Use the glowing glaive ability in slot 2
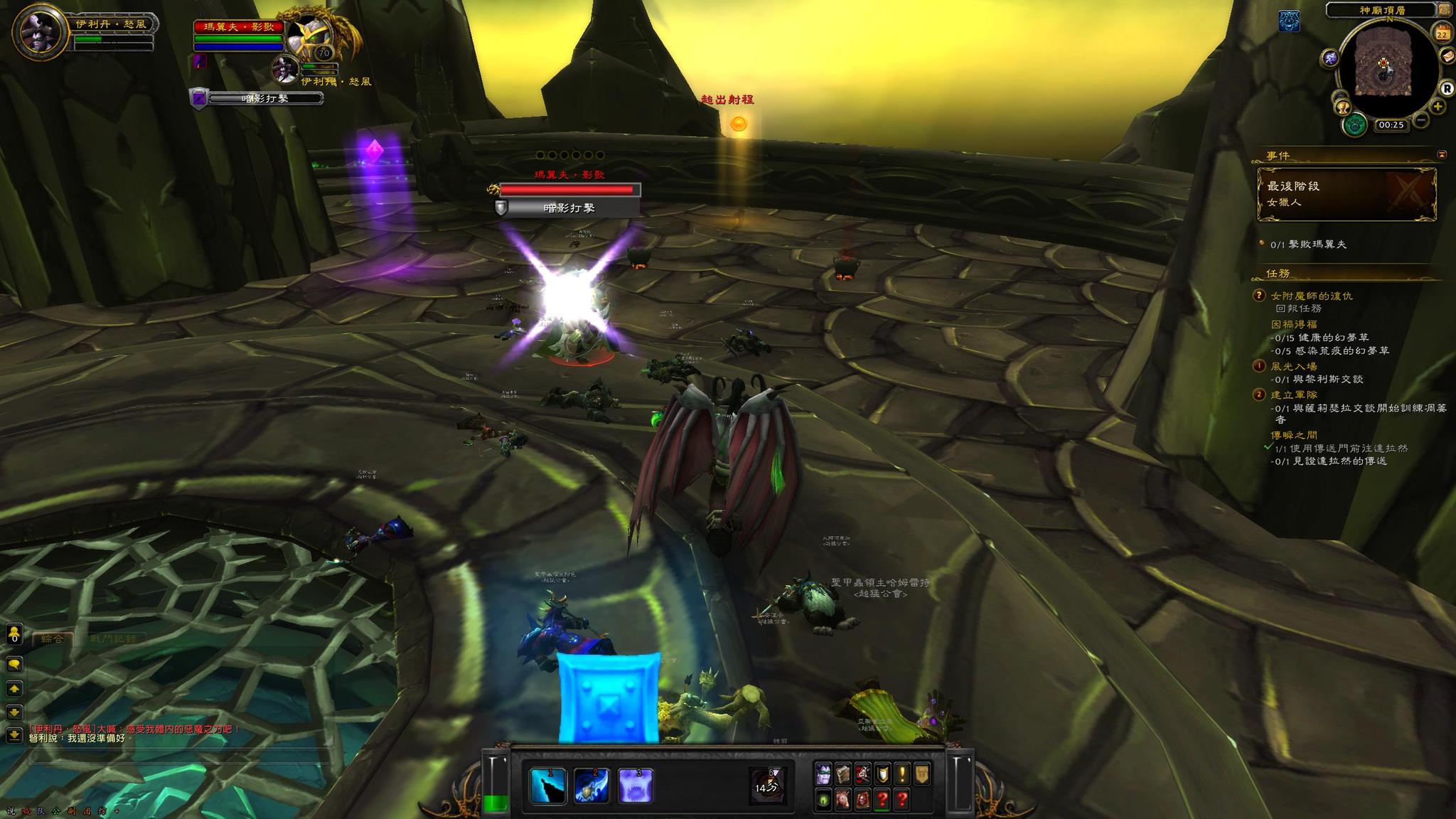 [x=591, y=786]
